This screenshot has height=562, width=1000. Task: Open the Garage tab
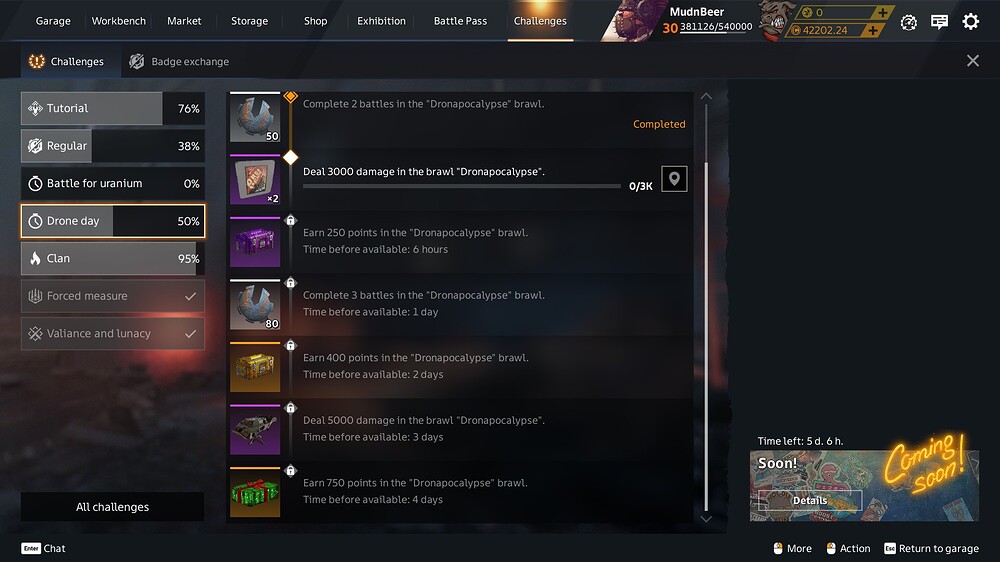tap(53, 21)
